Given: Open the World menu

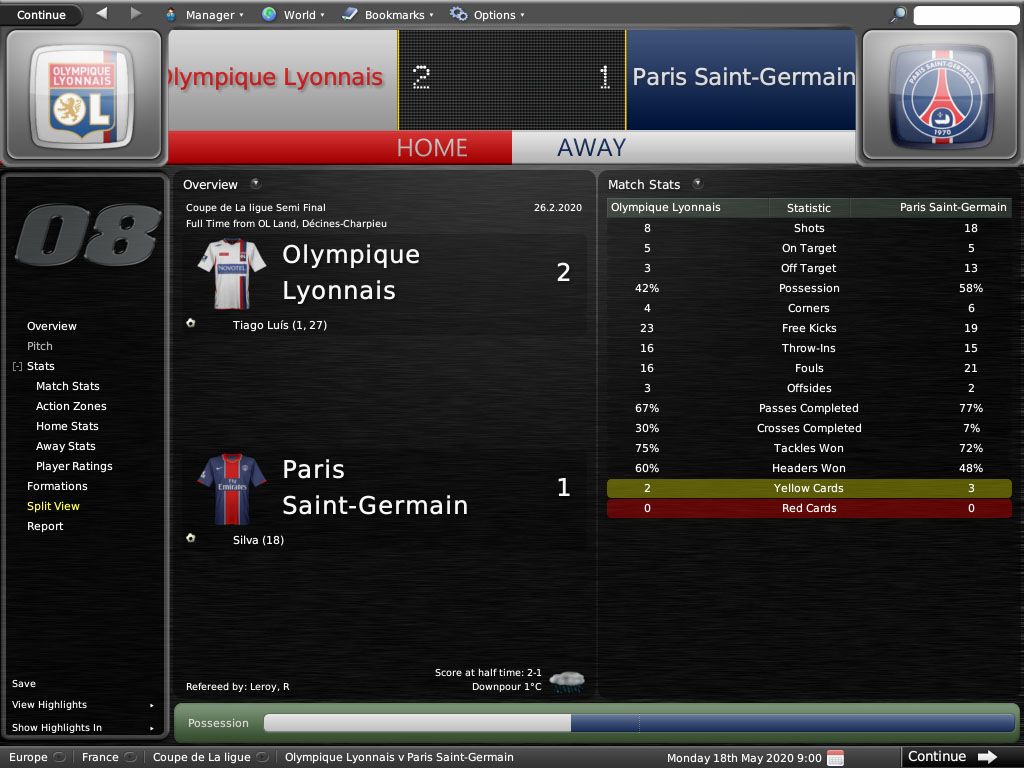Looking at the screenshot, I should pyautogui.click(x=291, y=15).
